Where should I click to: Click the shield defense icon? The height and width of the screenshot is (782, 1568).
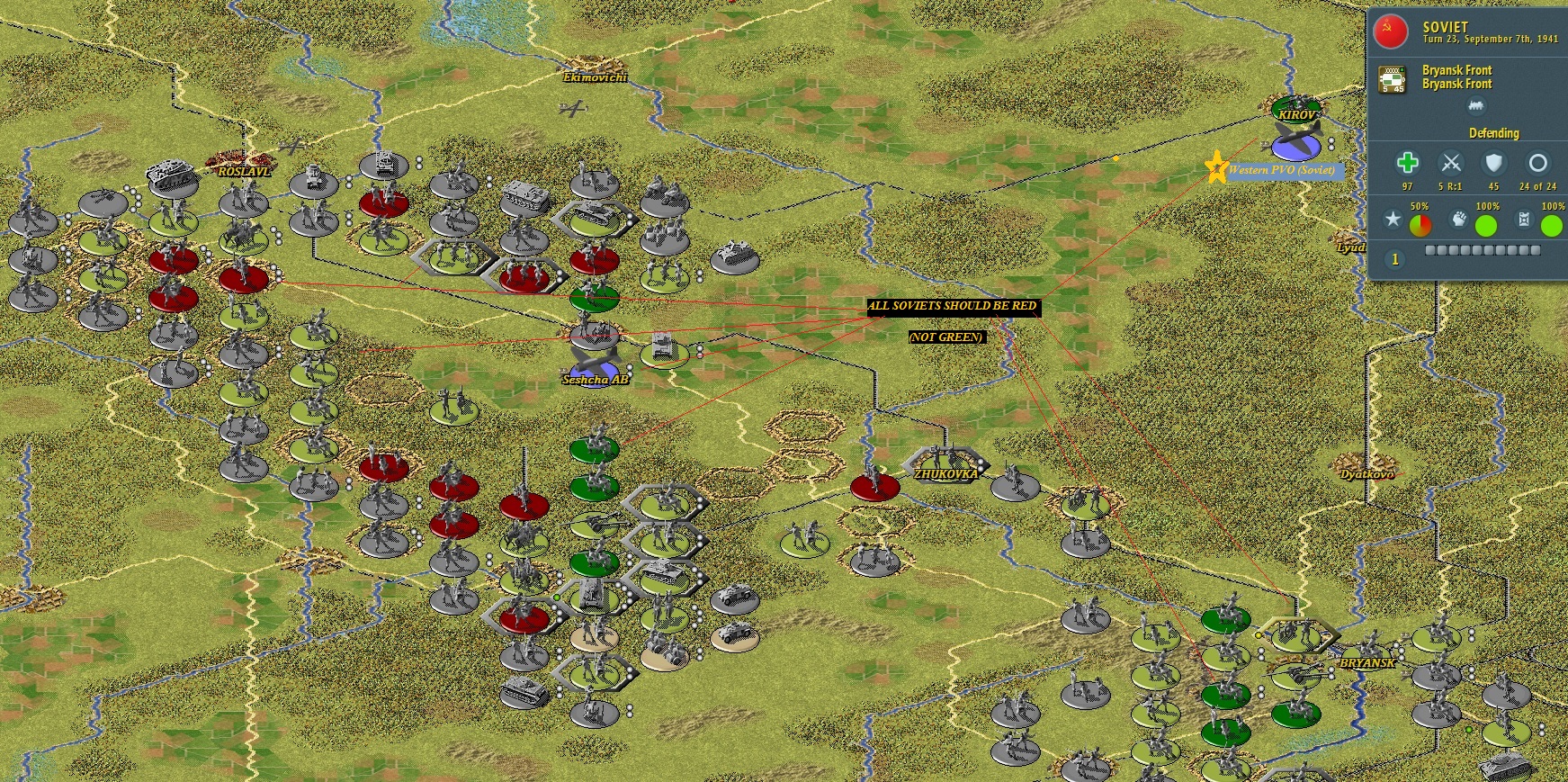1495,163
